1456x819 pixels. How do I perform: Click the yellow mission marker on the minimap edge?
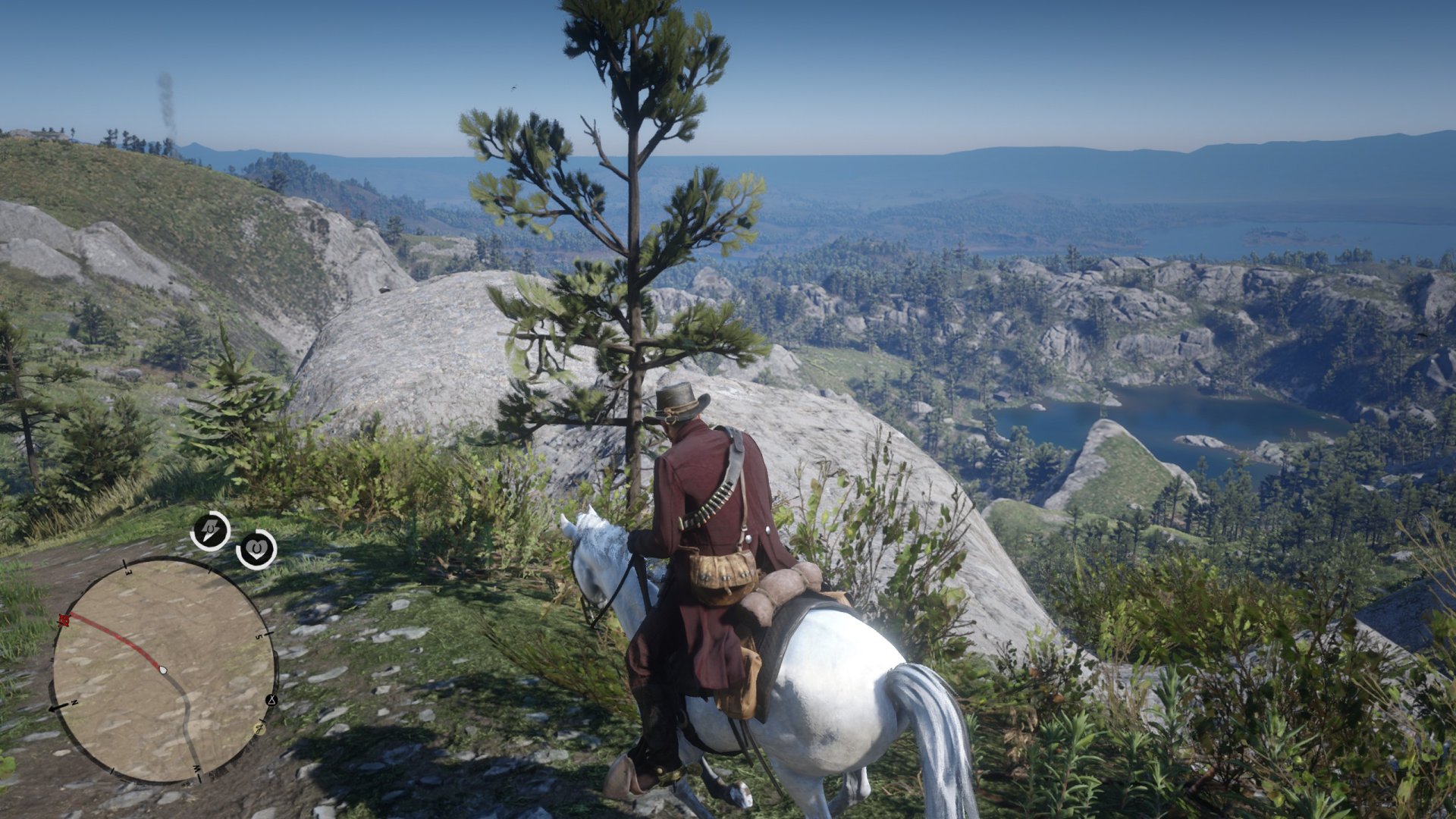point(259,729)
